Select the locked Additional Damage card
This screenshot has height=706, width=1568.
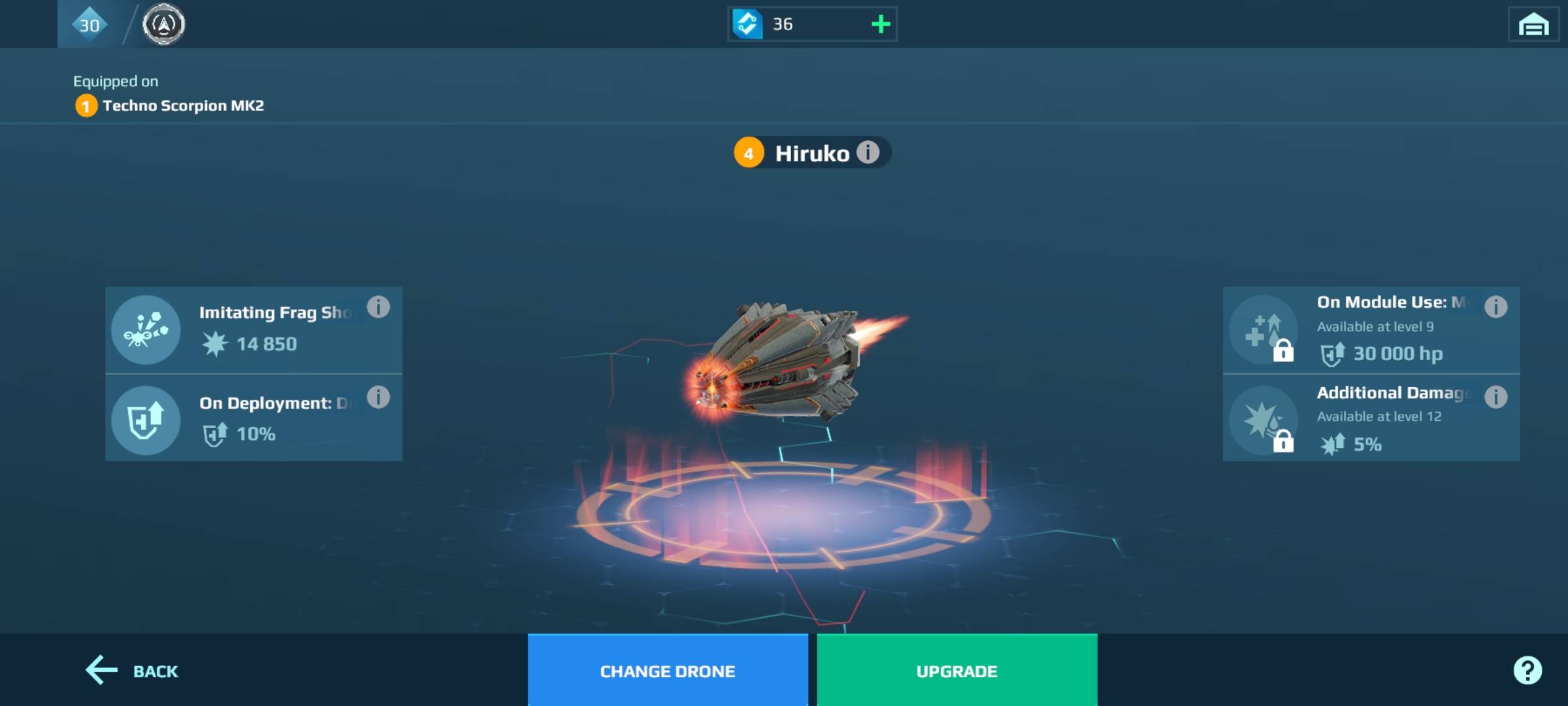[x=1371, y=418]
